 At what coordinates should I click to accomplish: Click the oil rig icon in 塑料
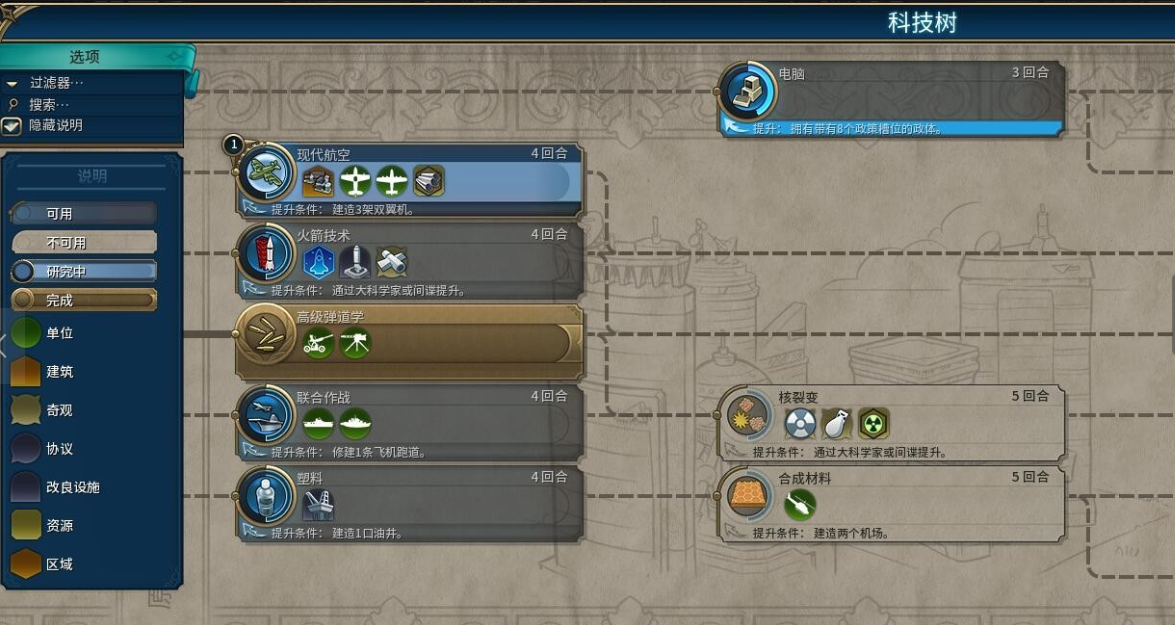coord(319,505)
